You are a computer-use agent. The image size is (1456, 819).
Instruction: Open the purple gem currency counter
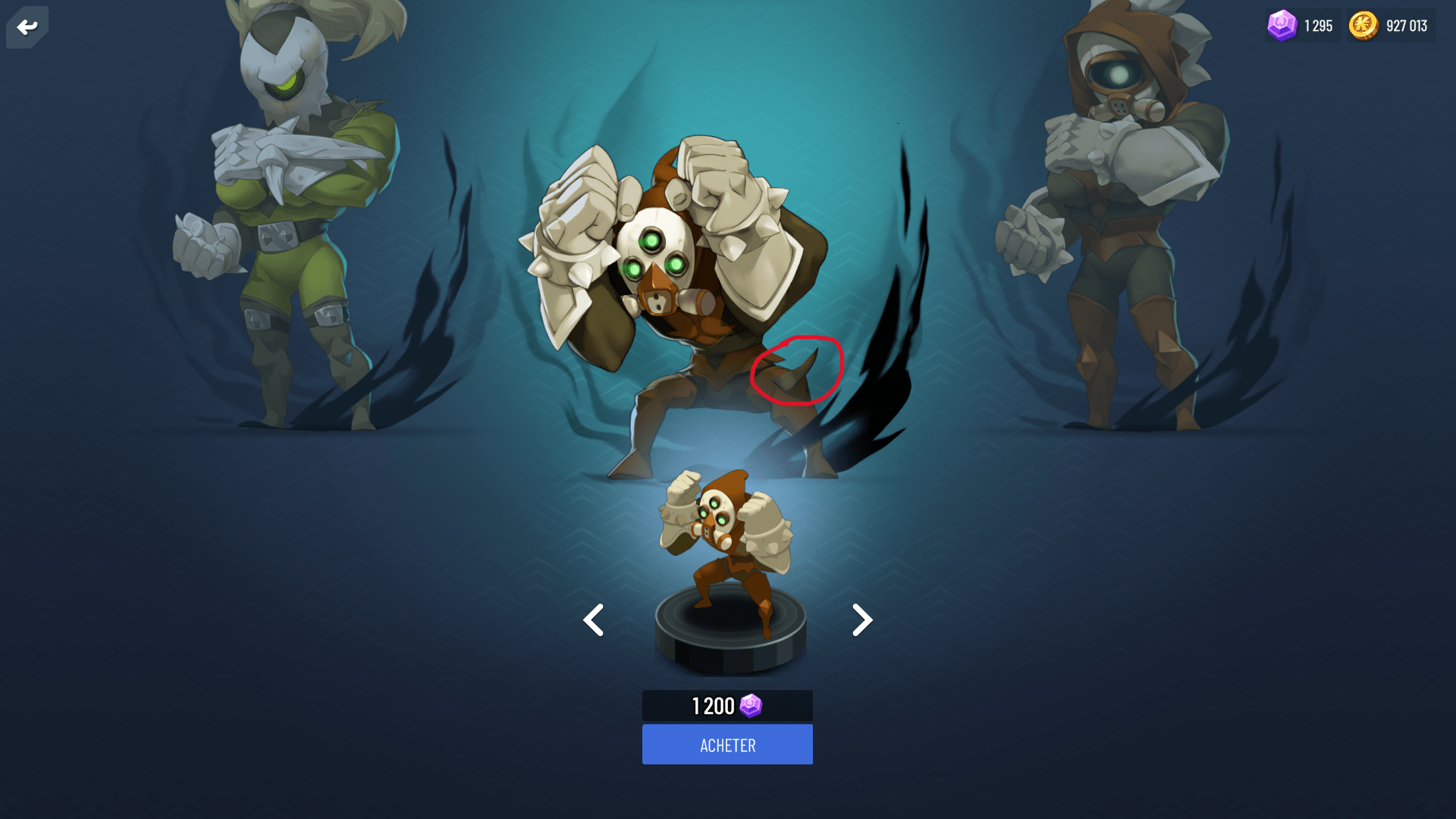click(x=1301, y=26)
